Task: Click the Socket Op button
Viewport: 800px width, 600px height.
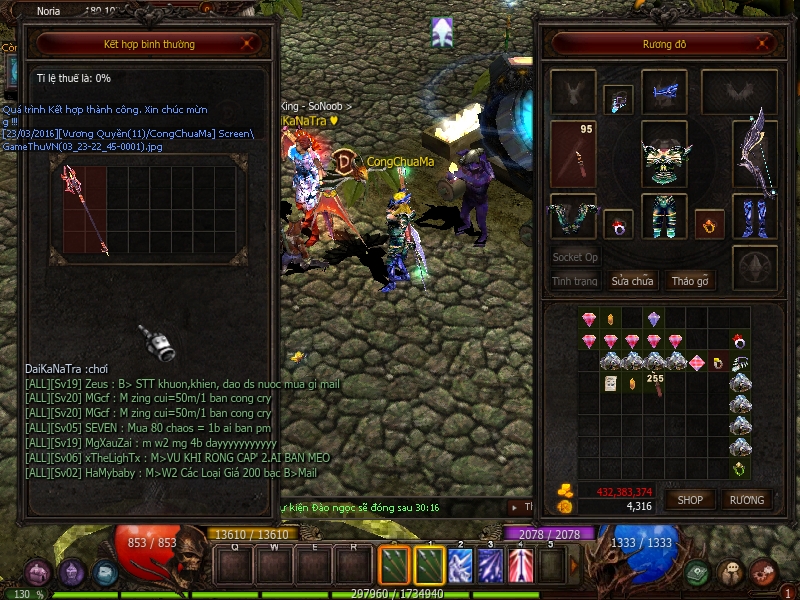Action: [x=575, y=257]
